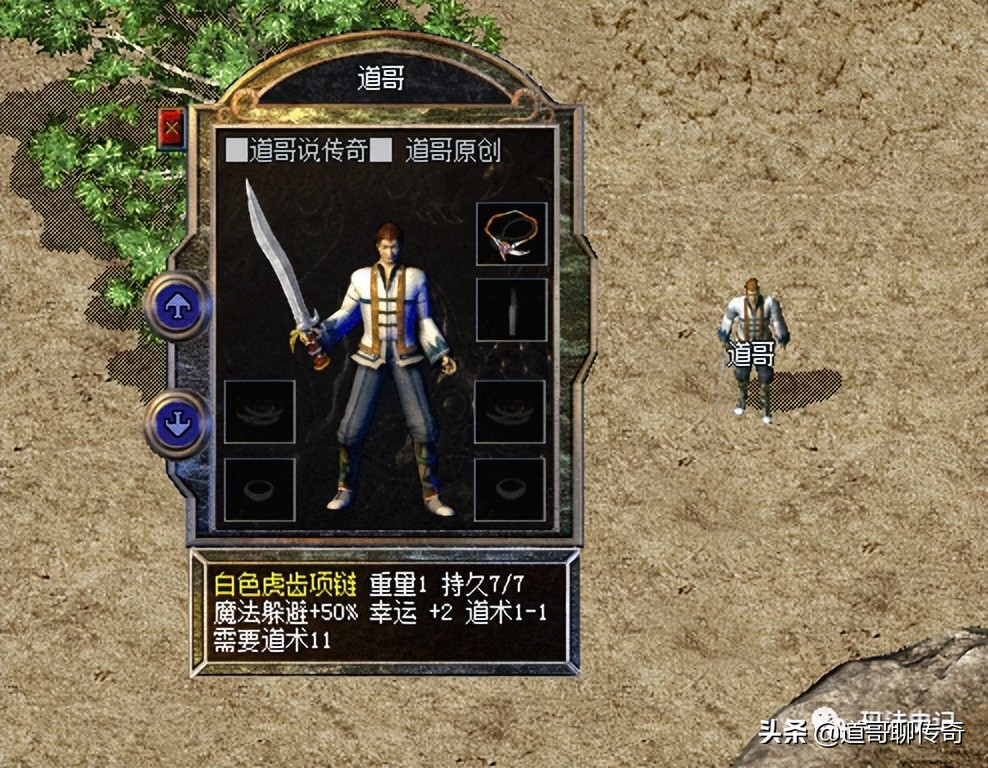Select the white tiger tooth necklace slot

pos(511,234)
